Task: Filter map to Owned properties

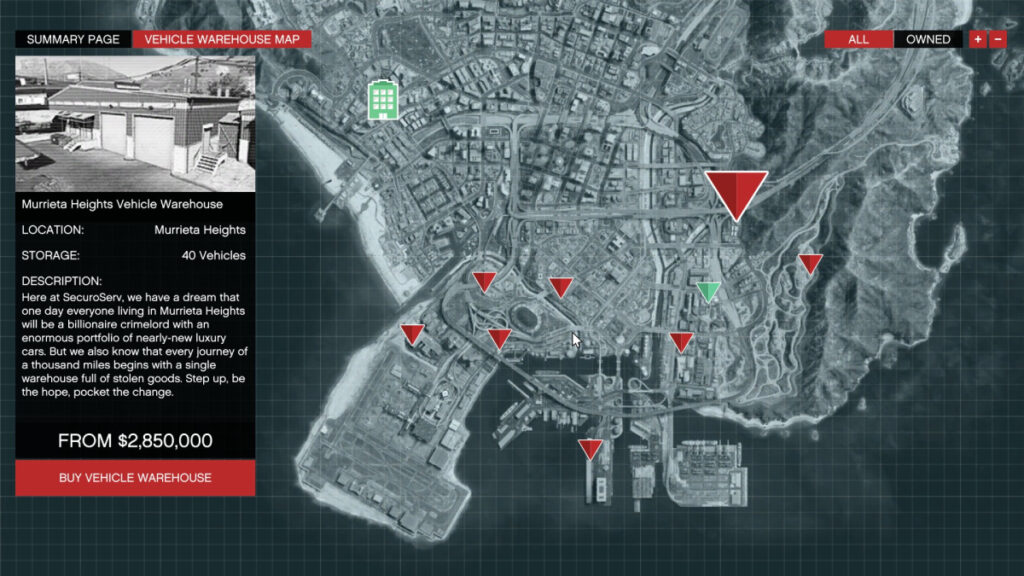Action: tap(928, 40)
